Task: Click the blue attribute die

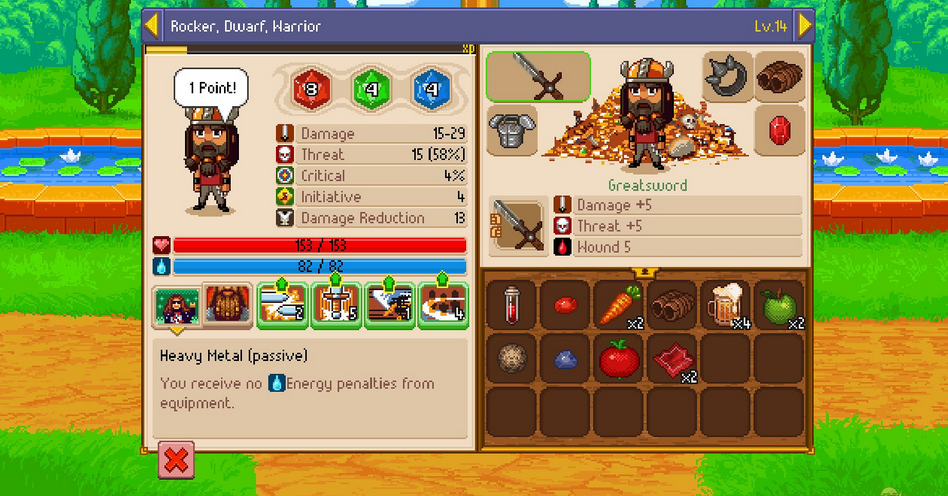Action: pos(431,90)
